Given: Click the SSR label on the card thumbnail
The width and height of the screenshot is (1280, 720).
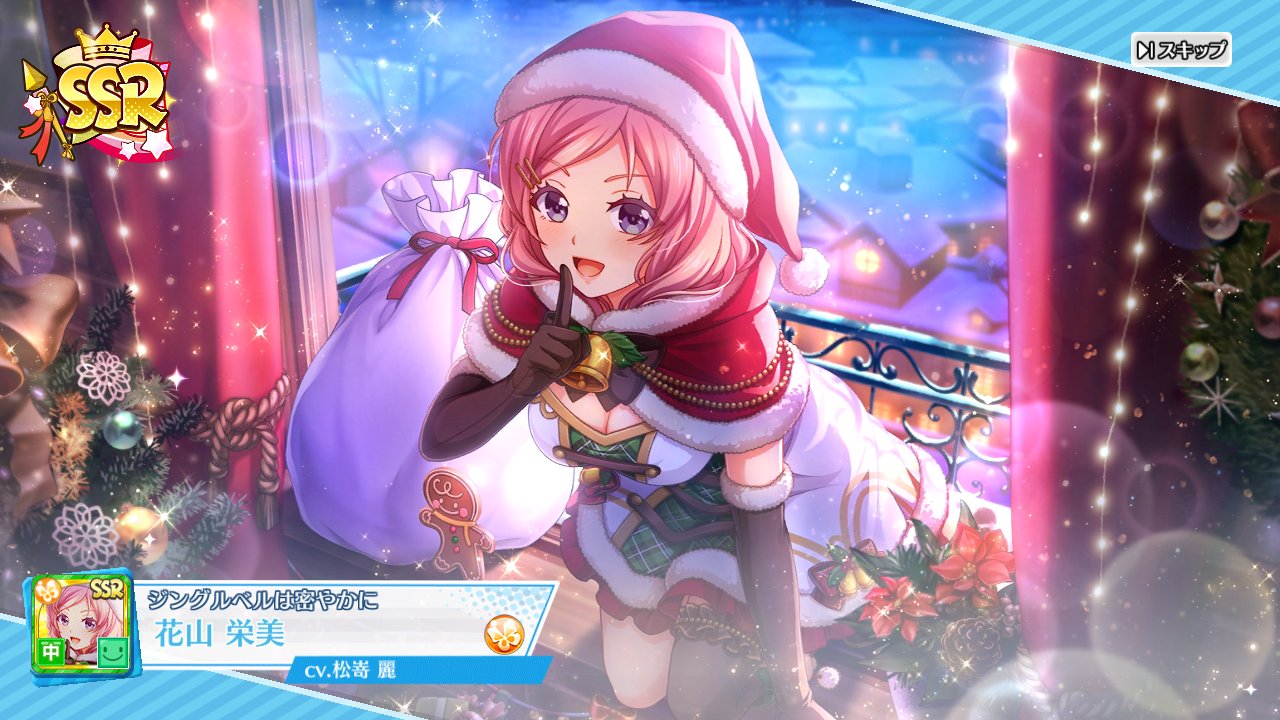Looking at the screenshot, I should pyautogui.click(x=106, y=589).
